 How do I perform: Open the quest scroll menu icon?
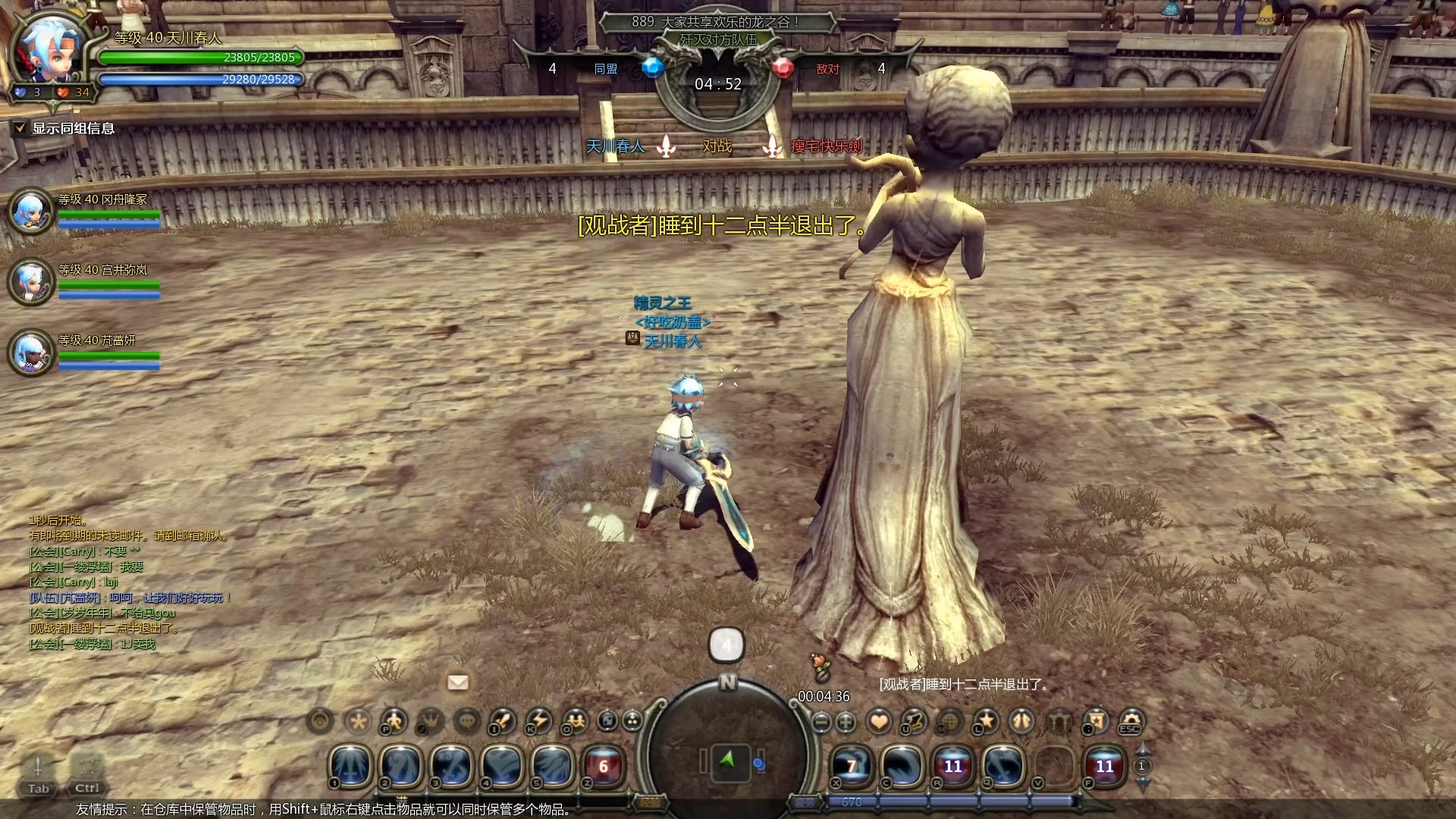coord(914,721)
